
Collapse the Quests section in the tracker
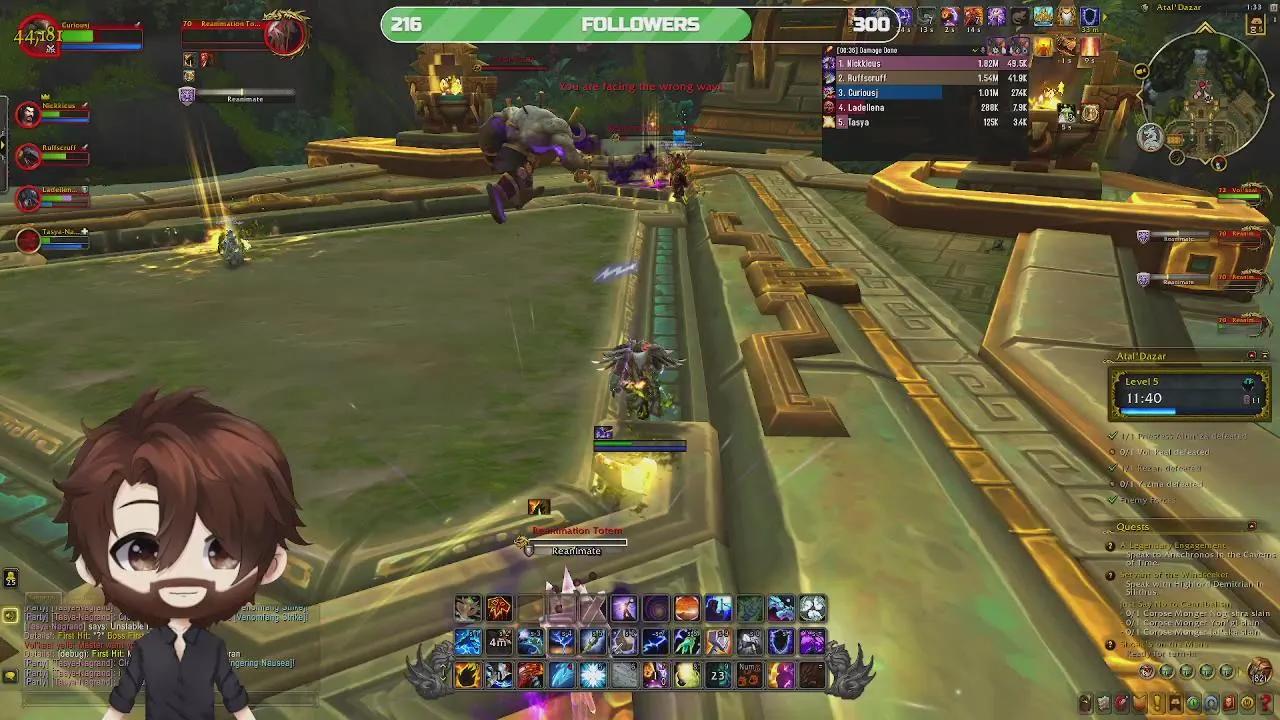coord(1251,525)
